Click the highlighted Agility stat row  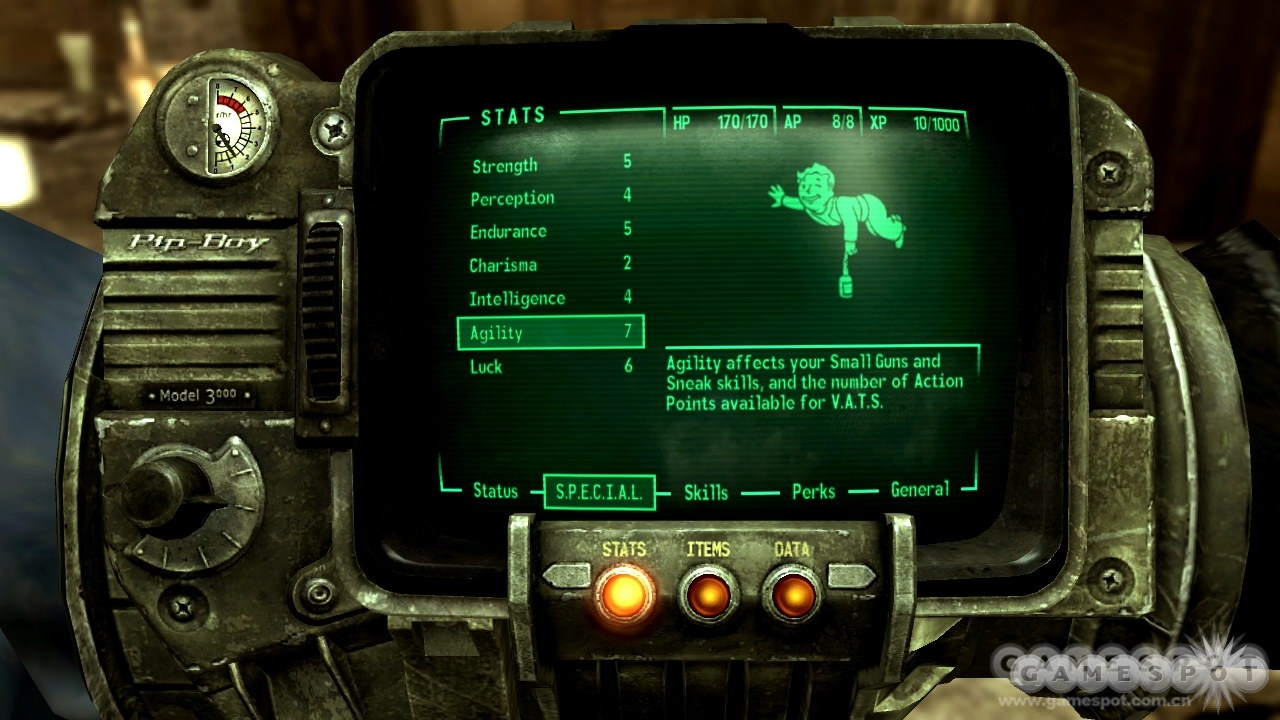[550, 333]
